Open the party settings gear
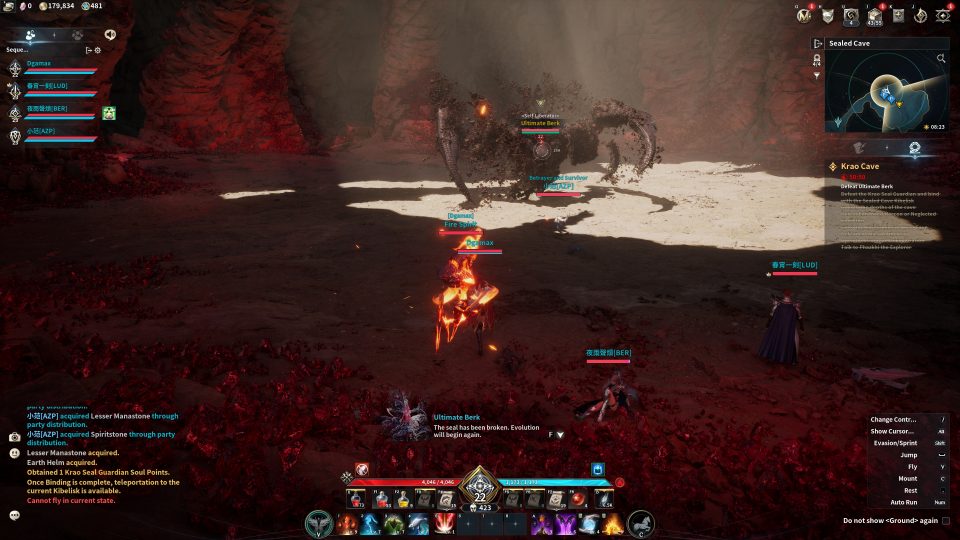The image size is (960, 540). (97, 49)
